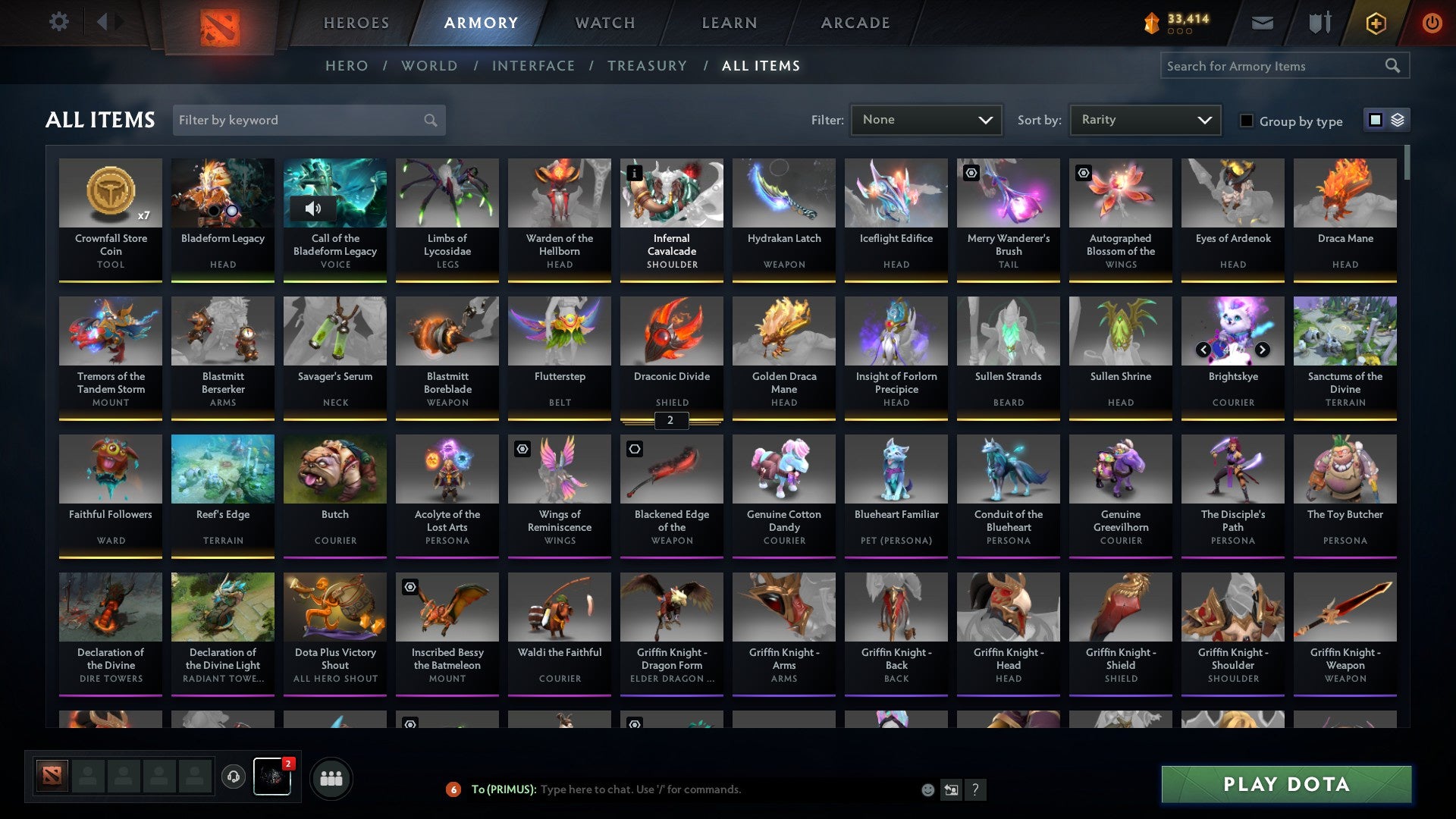Open the Armory shield-and-sword icon
Viewport: 1456px width, 819px height.
1319,22
